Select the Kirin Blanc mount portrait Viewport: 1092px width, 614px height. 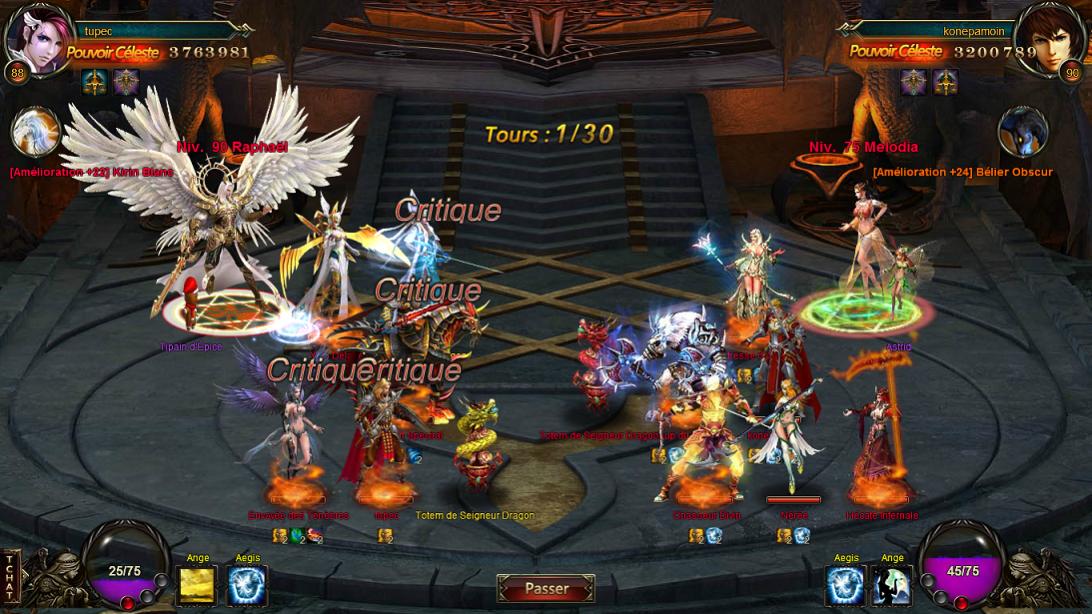point(36,133)
